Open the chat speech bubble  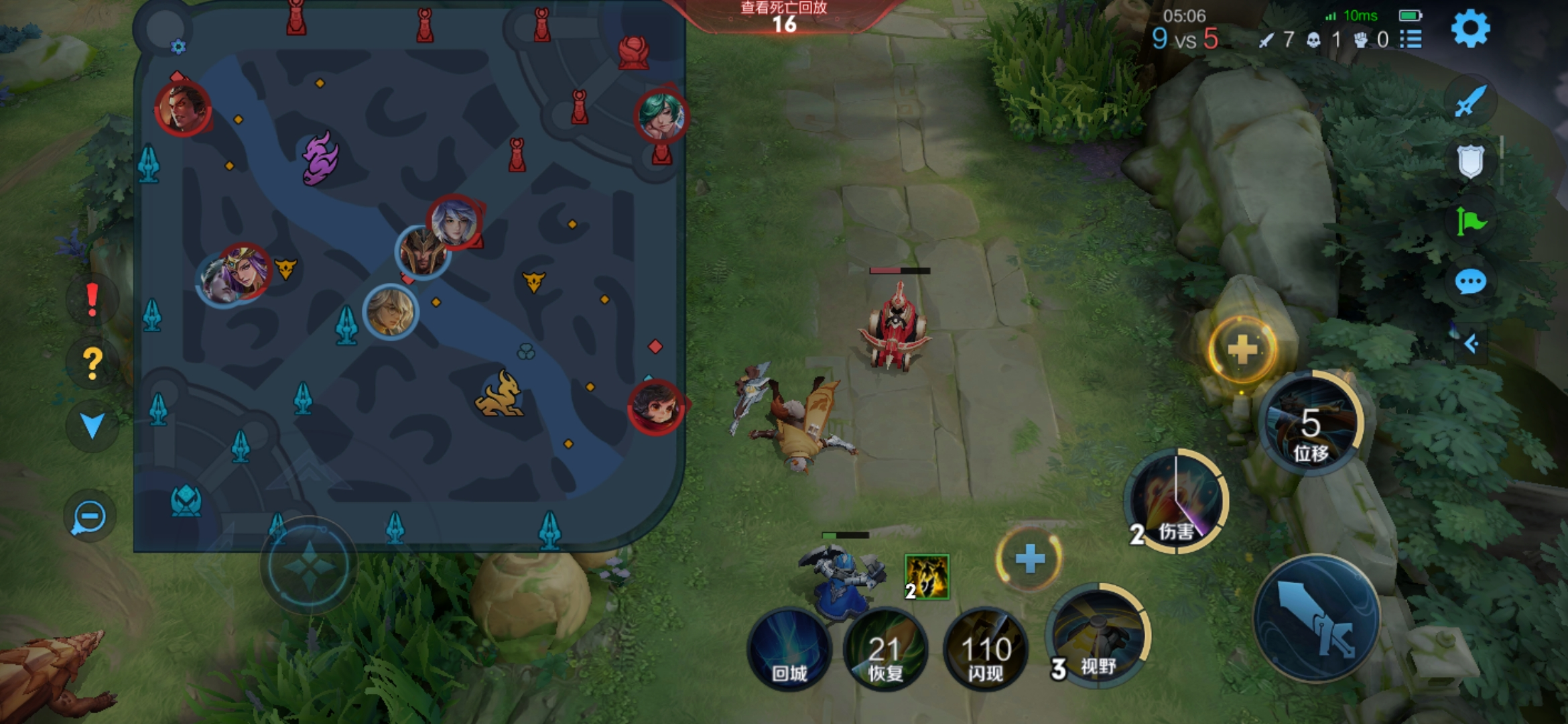(x=1470, y=282)
